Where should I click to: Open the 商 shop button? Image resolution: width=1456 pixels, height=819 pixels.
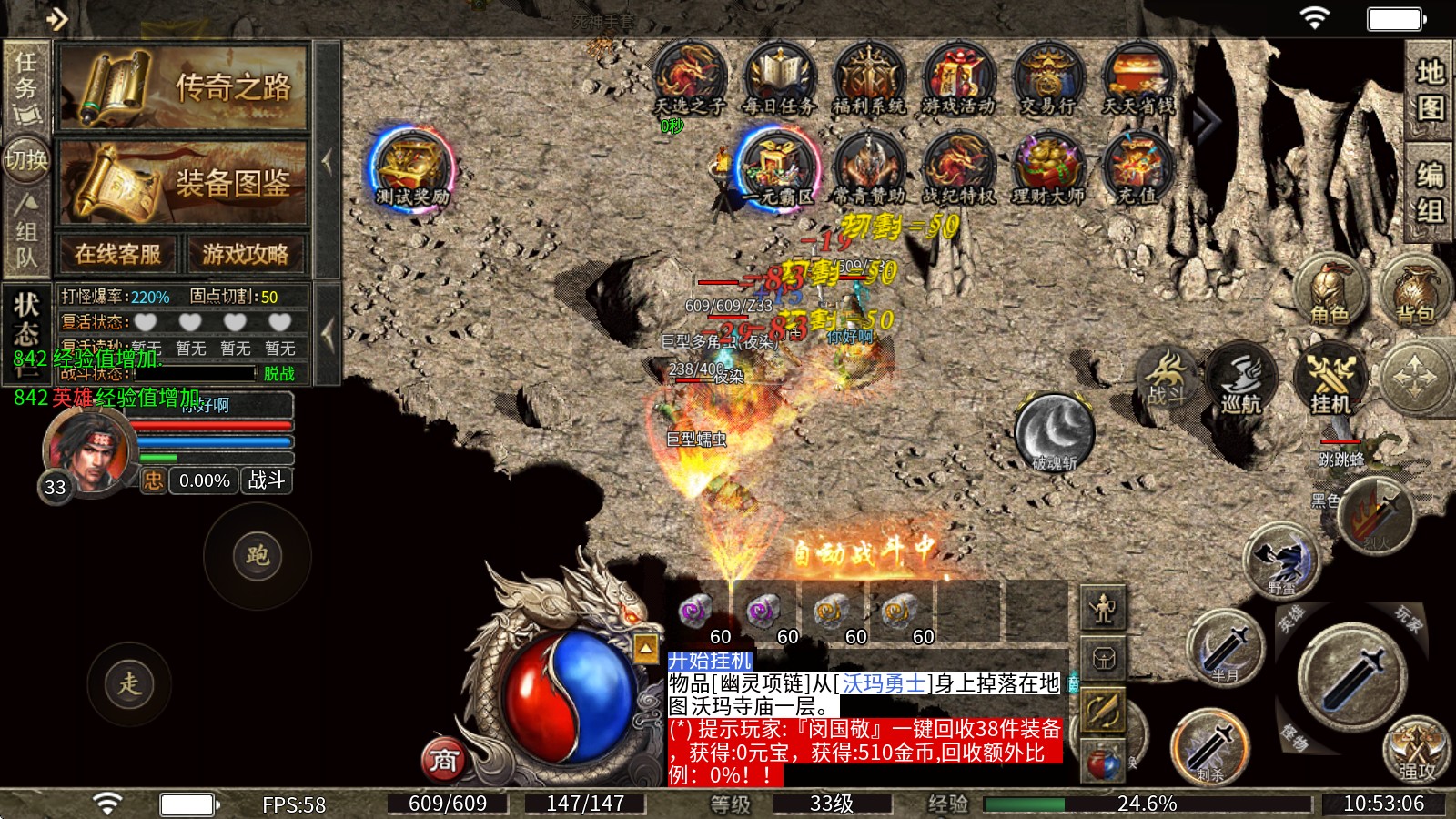click(x=444, y=760)
